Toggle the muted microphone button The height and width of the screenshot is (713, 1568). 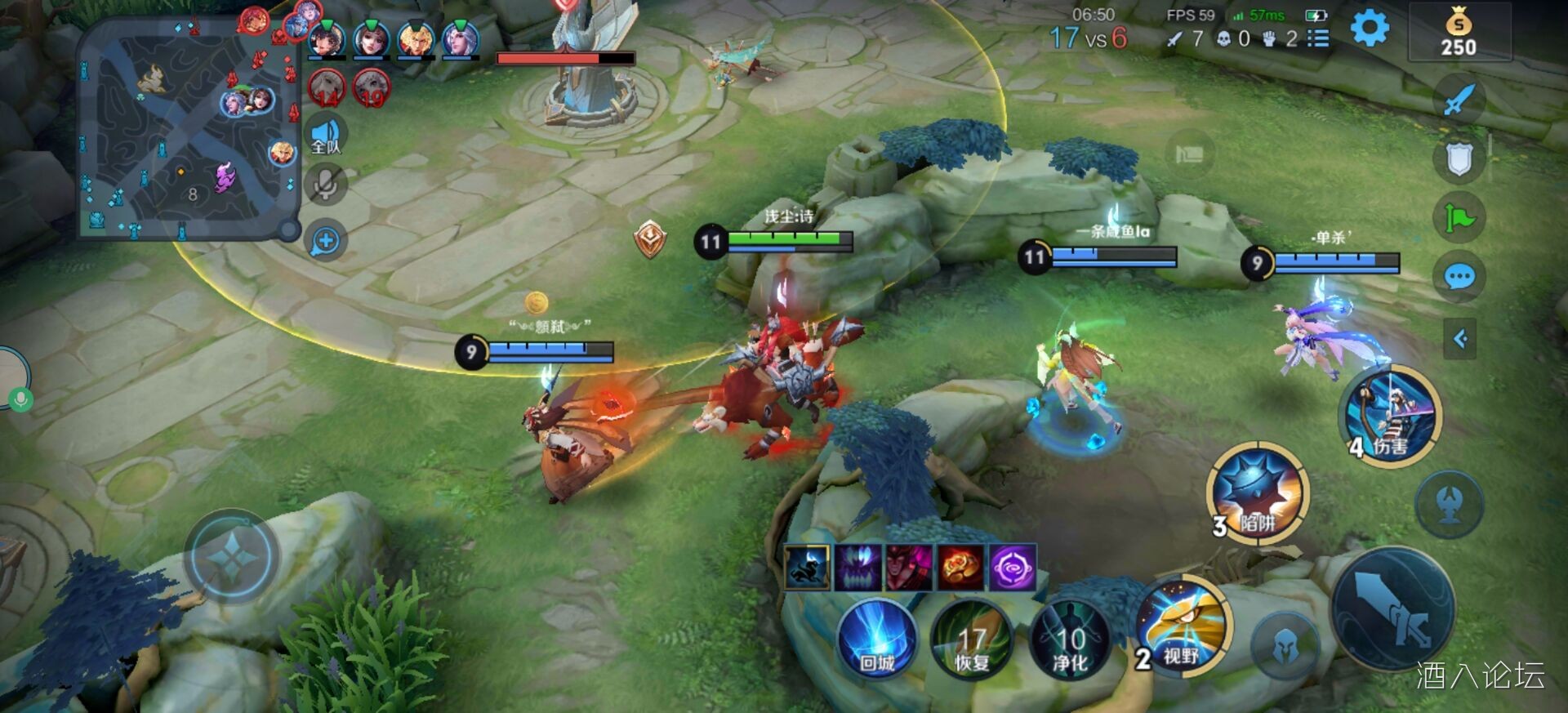(x=325, y=185)
